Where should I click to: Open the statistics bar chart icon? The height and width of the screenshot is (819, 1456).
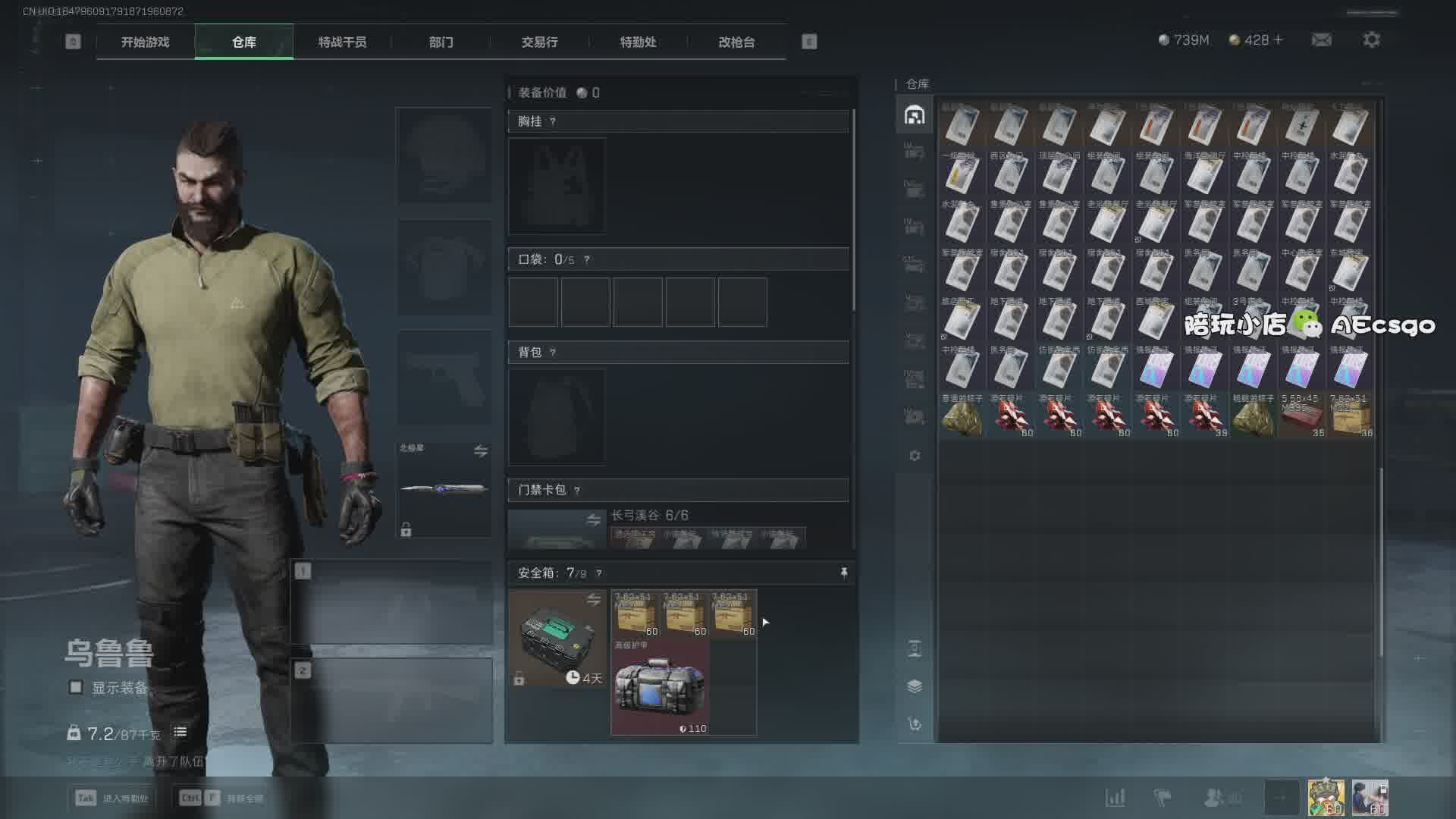click(x=1115, y=797)
